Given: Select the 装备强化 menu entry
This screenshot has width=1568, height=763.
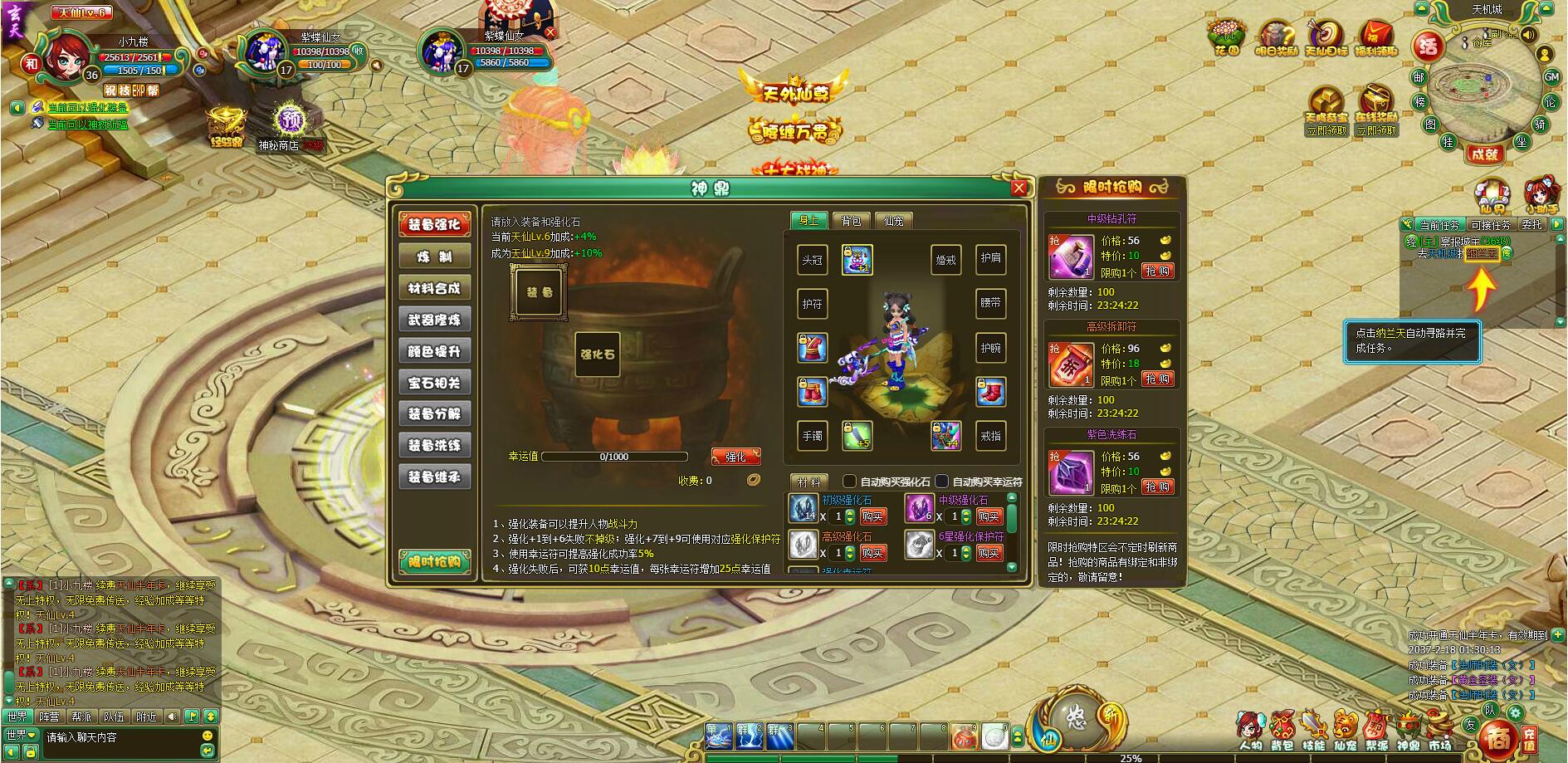Looking at the screenshot, I should (x=434, y=224).
